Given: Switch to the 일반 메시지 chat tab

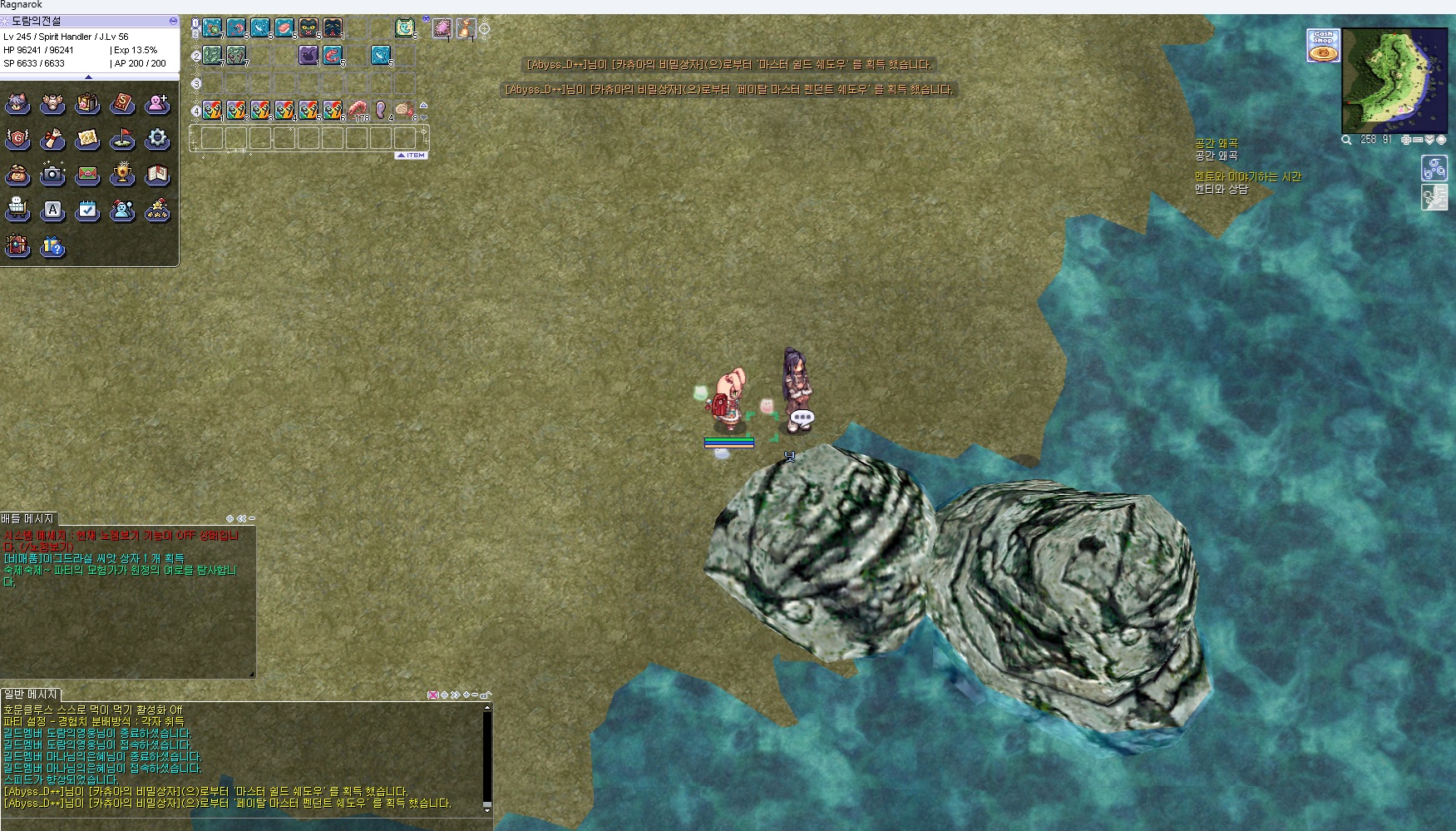Looking at the screenshot, I should (x=31, y=694).
